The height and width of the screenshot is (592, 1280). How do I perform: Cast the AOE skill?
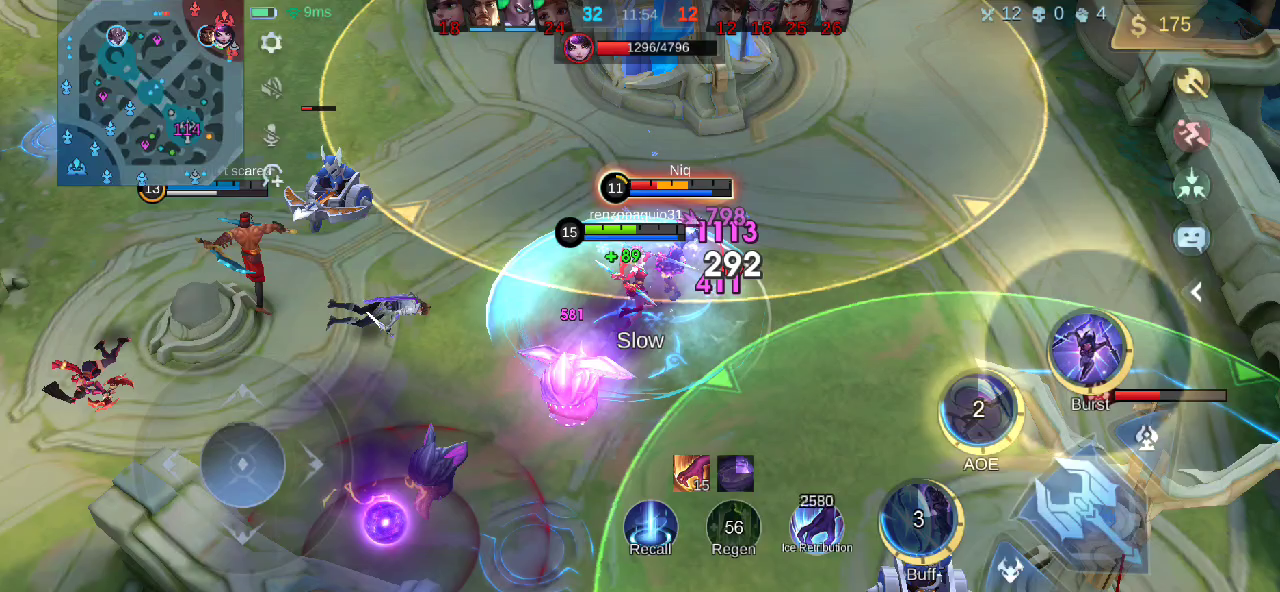tap(979, 409)
